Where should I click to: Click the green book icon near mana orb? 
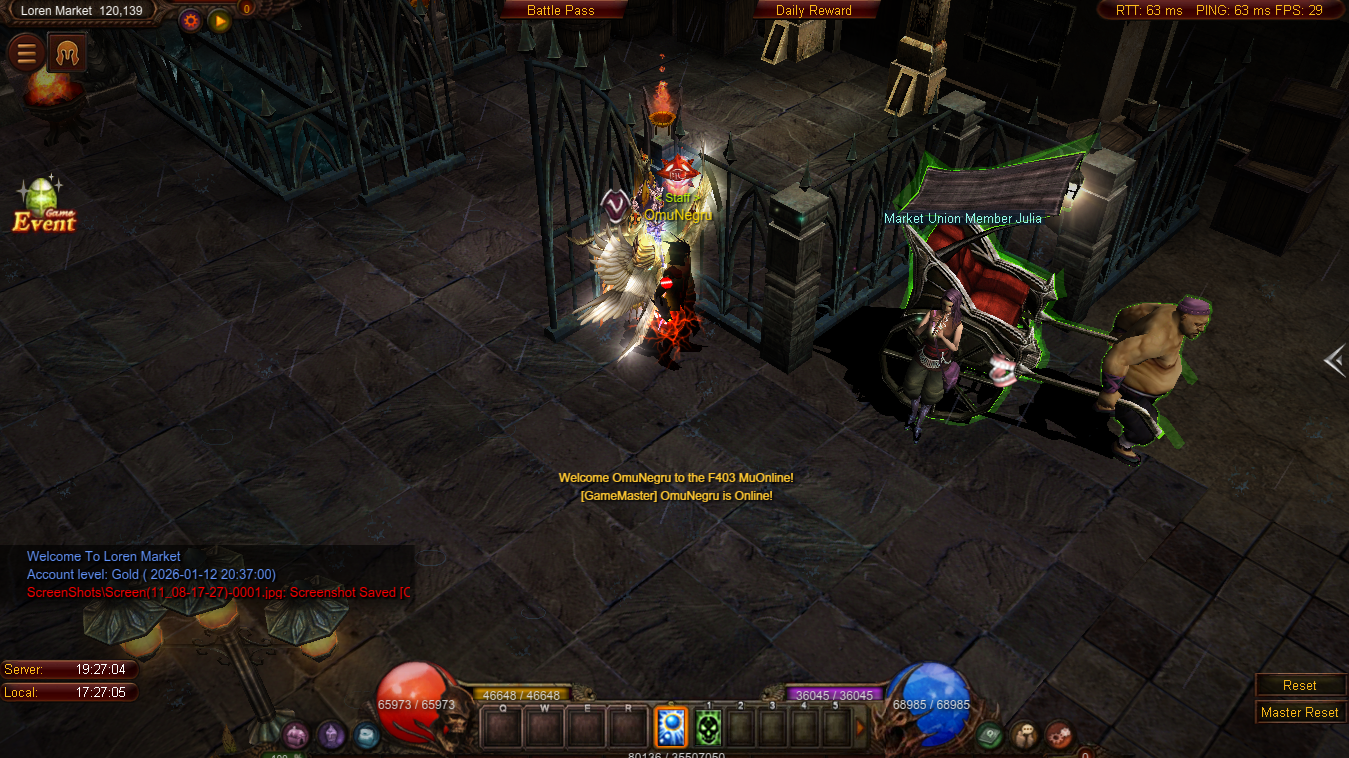(990, 736)
